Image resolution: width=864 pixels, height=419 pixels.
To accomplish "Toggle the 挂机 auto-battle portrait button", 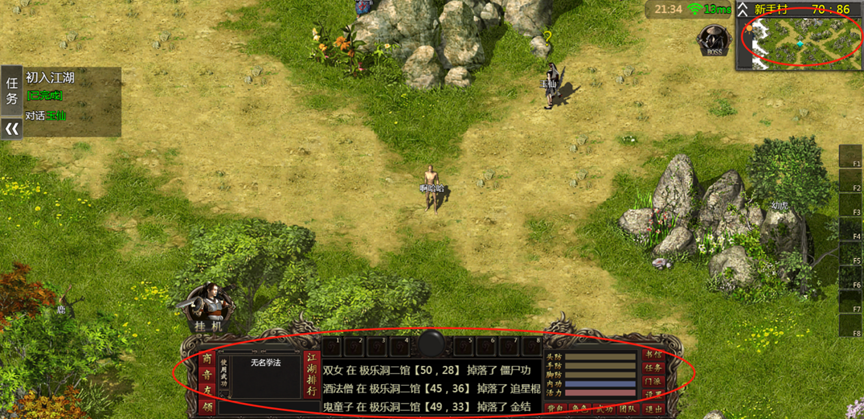I will [208, 307].
